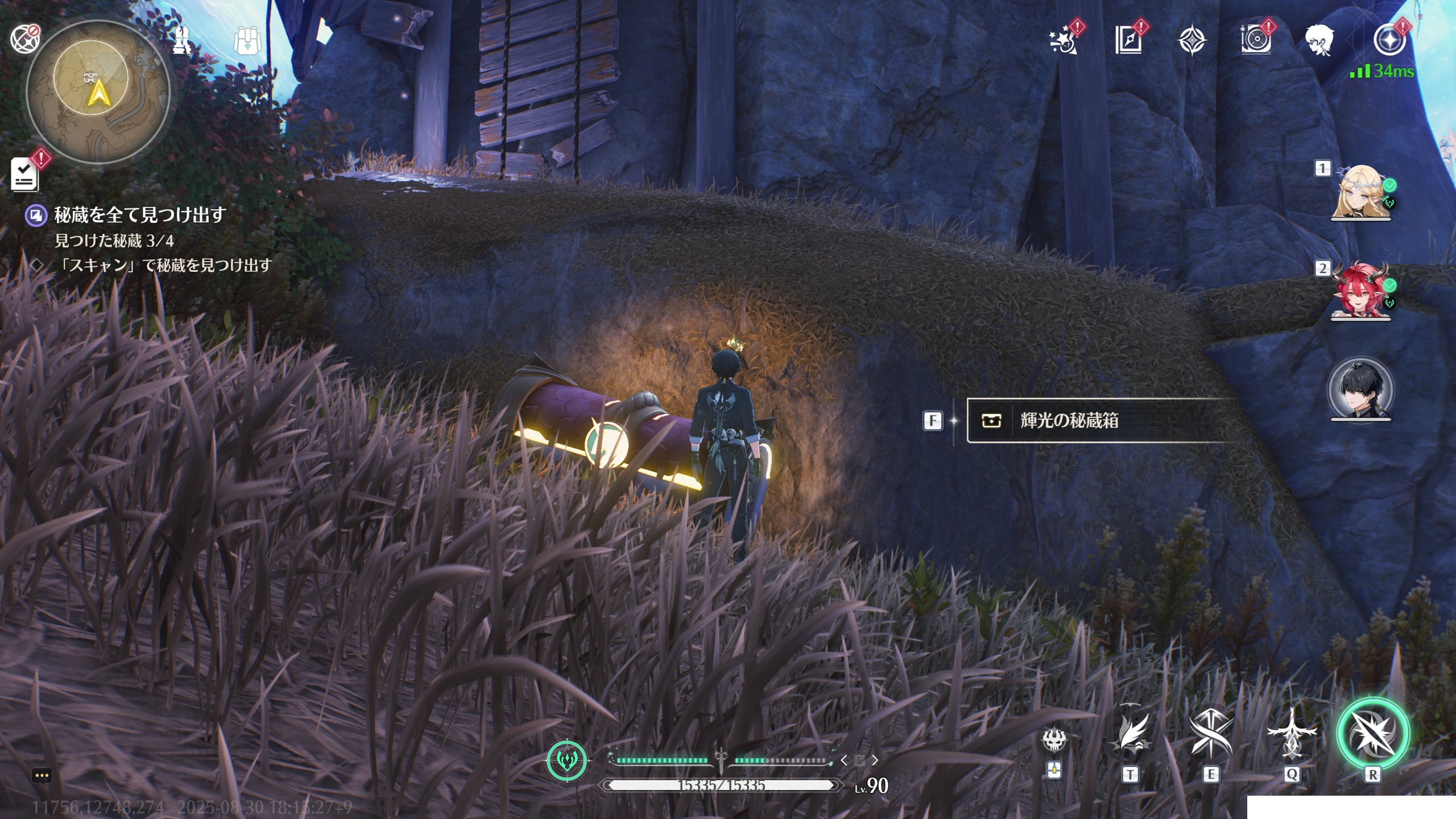Use the resonance skill icon labeled E

click(x=1210, y=734)
